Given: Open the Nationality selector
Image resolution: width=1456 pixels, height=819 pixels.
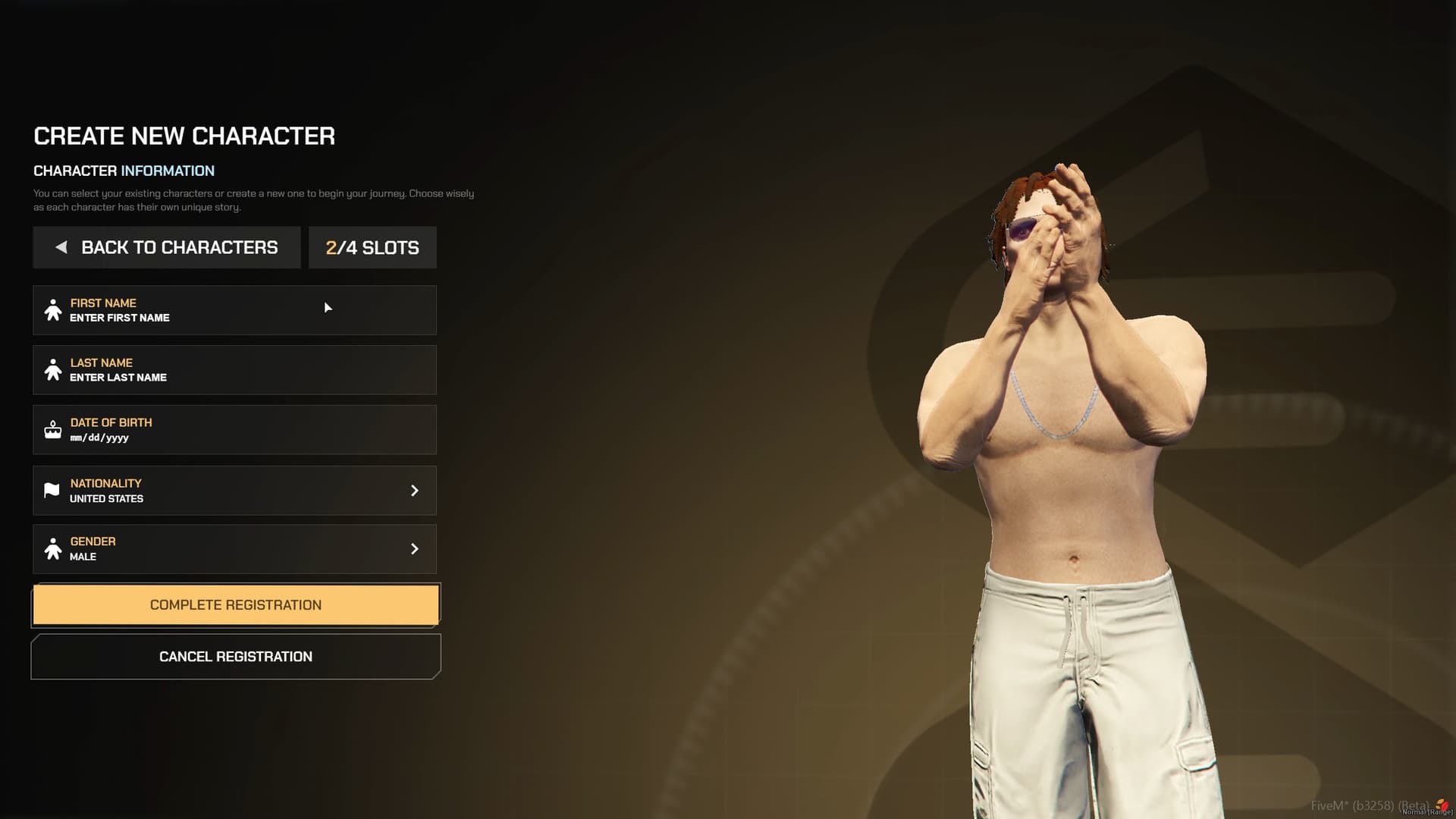Looking at the screenshot, I should coord(234,491).
